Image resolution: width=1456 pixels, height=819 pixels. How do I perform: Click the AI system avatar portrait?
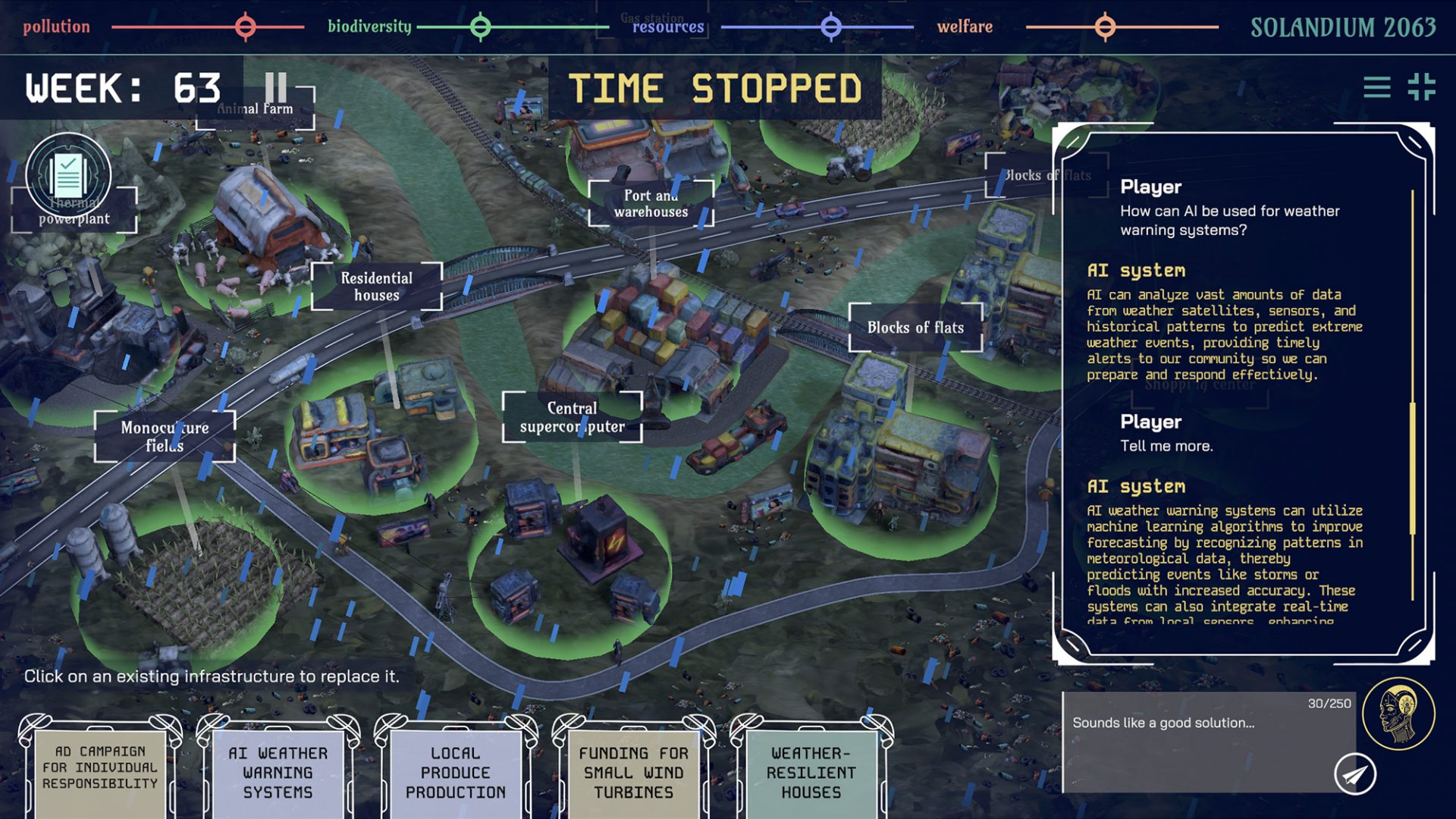[x=1398, y=714]
